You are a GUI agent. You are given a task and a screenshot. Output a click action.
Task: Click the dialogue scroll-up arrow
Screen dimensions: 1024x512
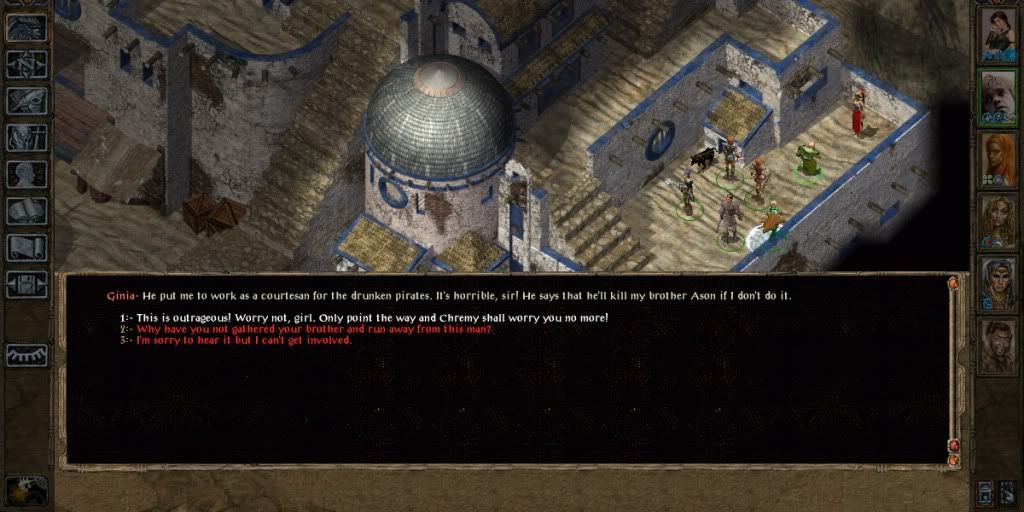pyautogui.click(x=953, y=284)
